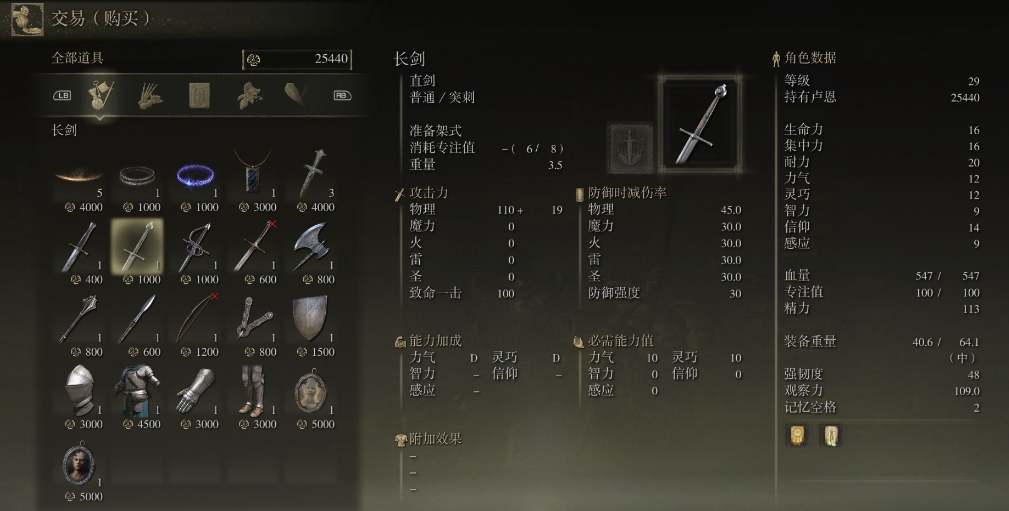Select the knight chest armor for 4500
1009x511 pixels.
138,391
